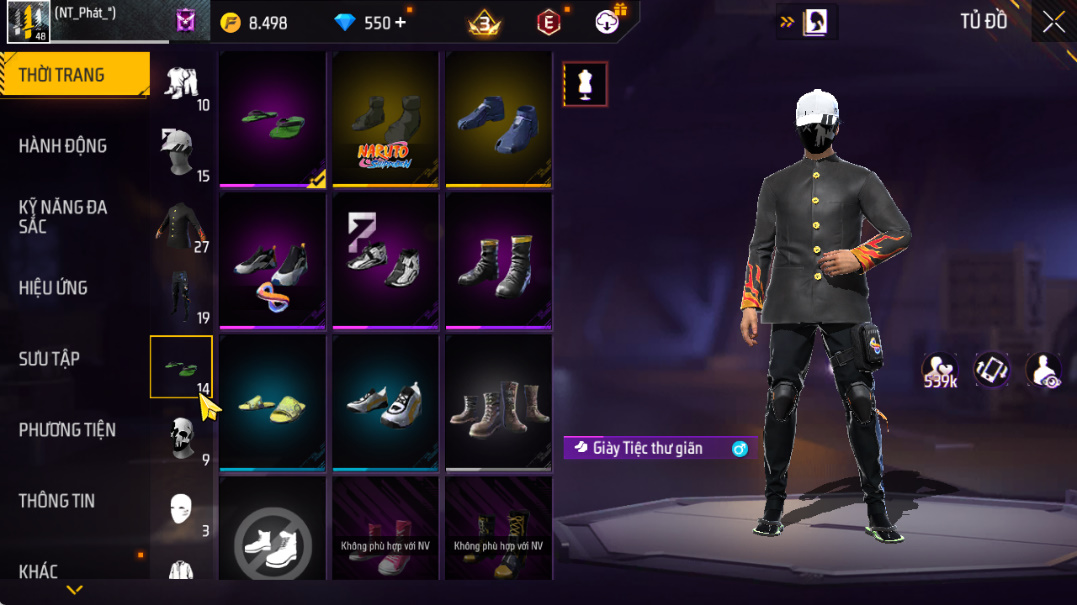
Task: Open the tops subcategory with black jacket
Action: [x=181, y=226]
